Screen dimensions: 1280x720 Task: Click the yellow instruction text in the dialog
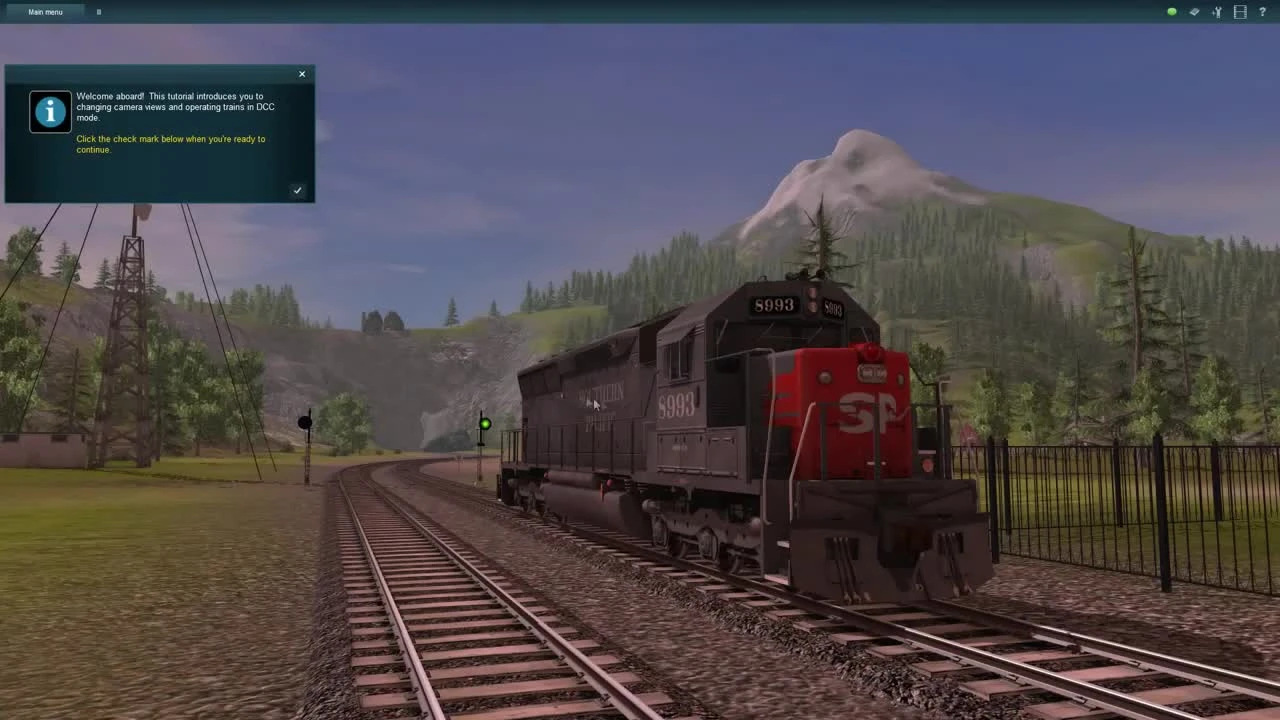click(170, 143)
